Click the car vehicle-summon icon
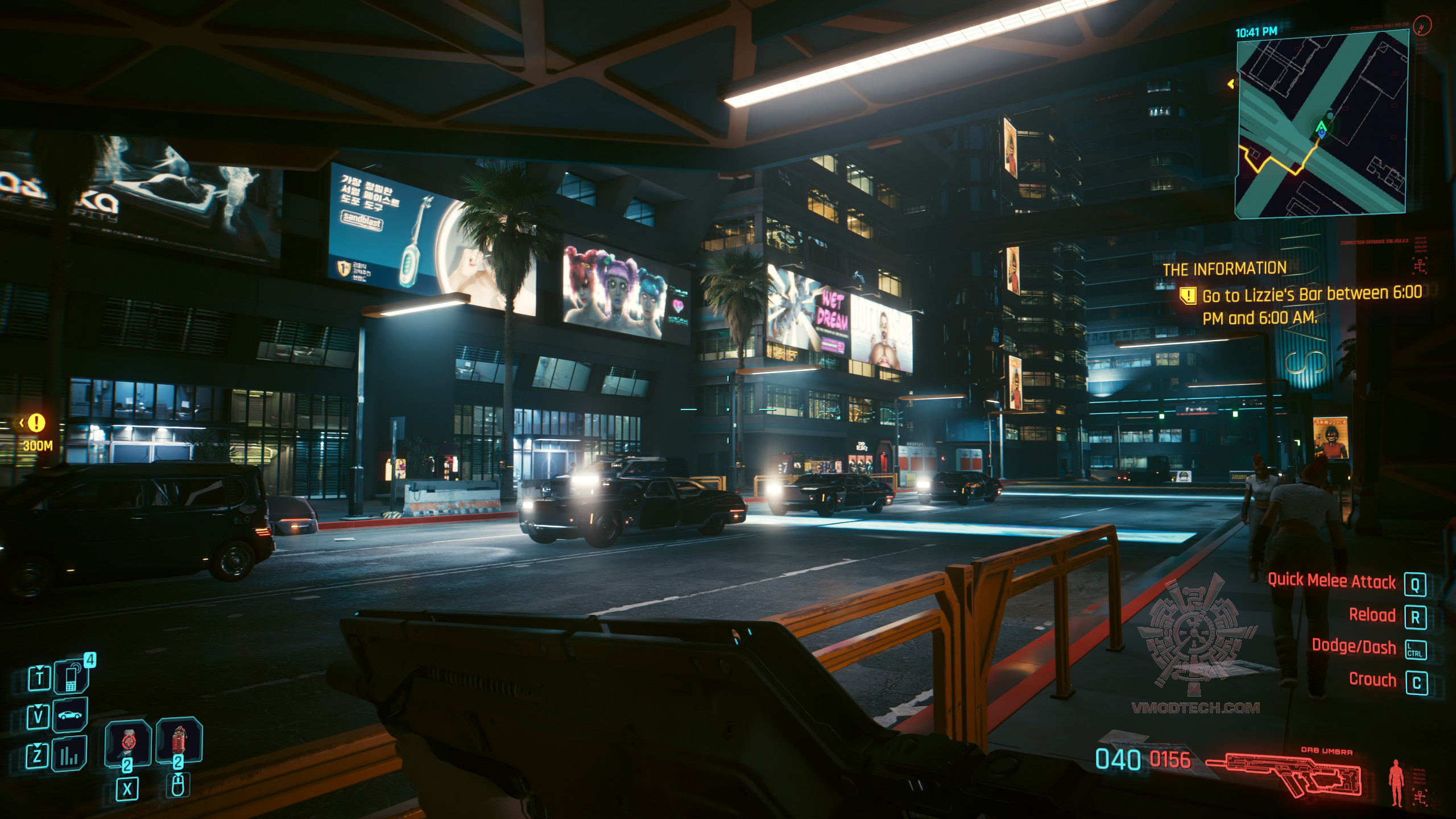This screenshot has height=819, width=1456. pos(71,715)
